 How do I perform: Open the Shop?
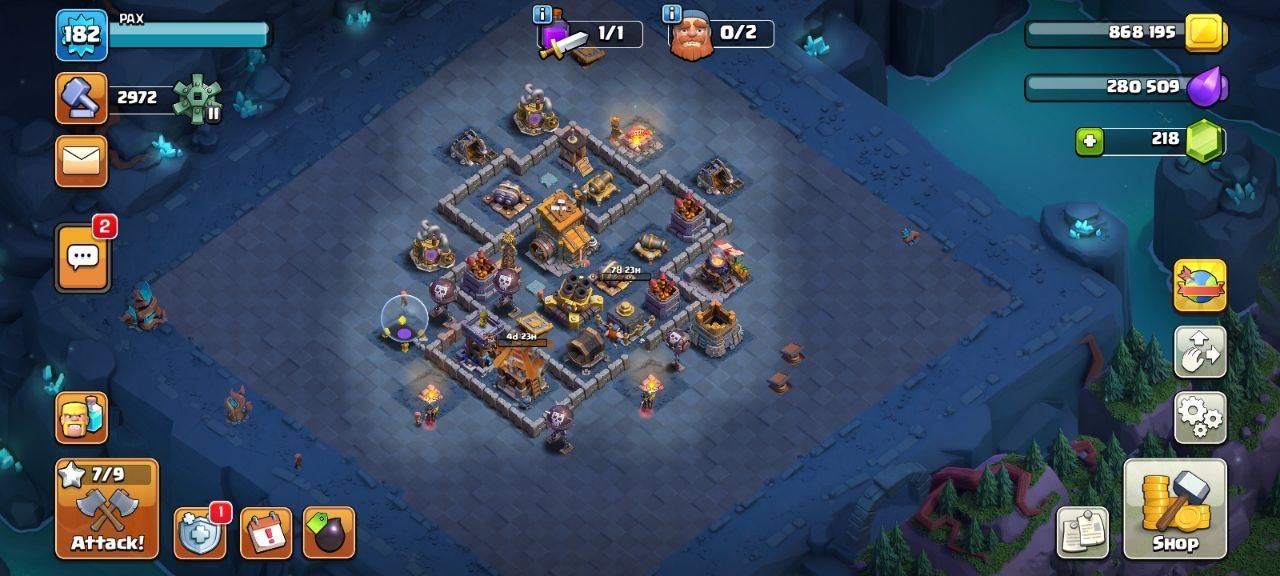tap(1175, 509)
